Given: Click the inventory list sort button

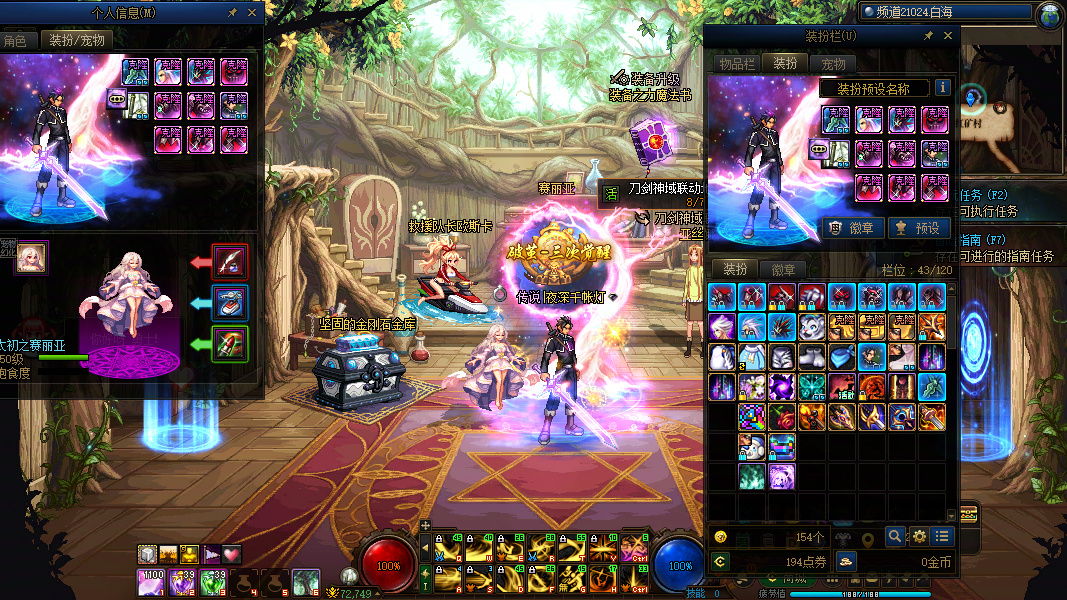Looking at the screenshot, I should click(941, 536).
